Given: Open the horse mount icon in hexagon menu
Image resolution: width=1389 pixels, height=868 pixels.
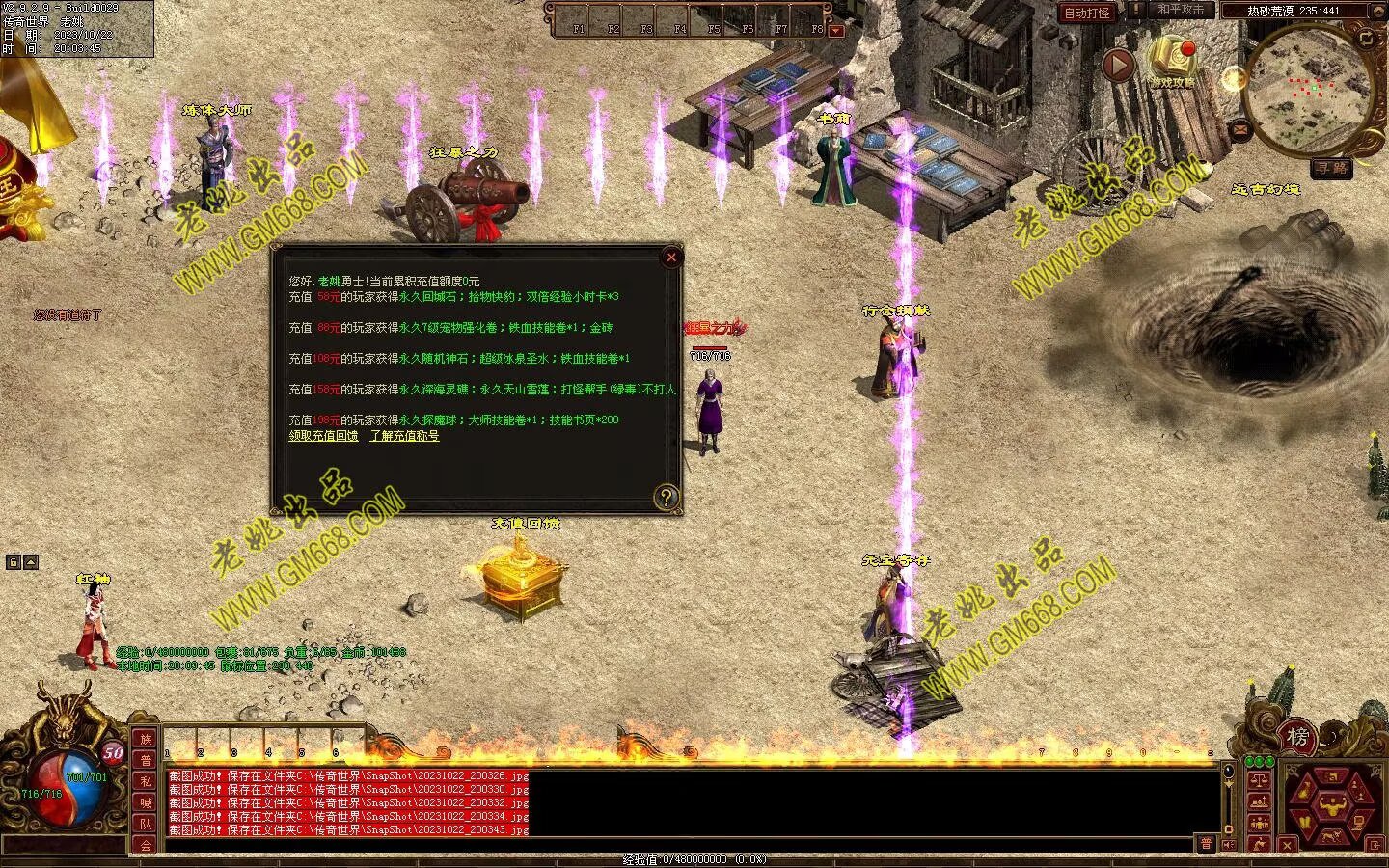Looking at the screenshot, I should coord(1332,835).
